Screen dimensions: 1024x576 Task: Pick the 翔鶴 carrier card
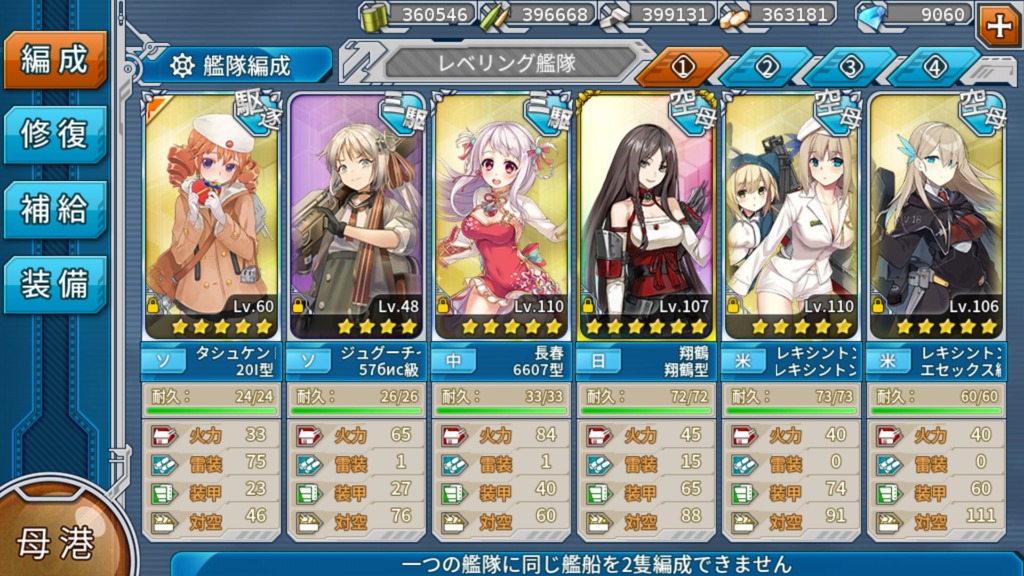[646, 215]
